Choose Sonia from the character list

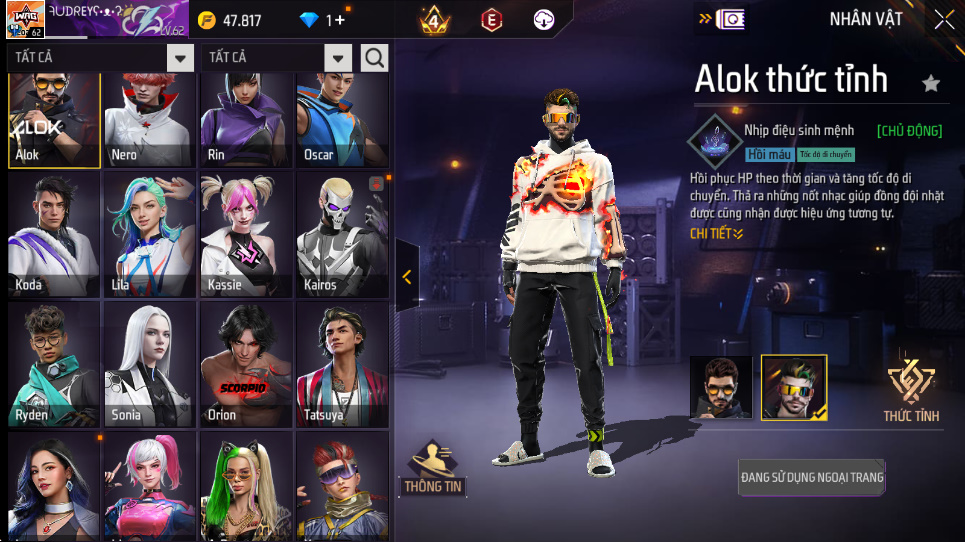(x=148, y=366)
